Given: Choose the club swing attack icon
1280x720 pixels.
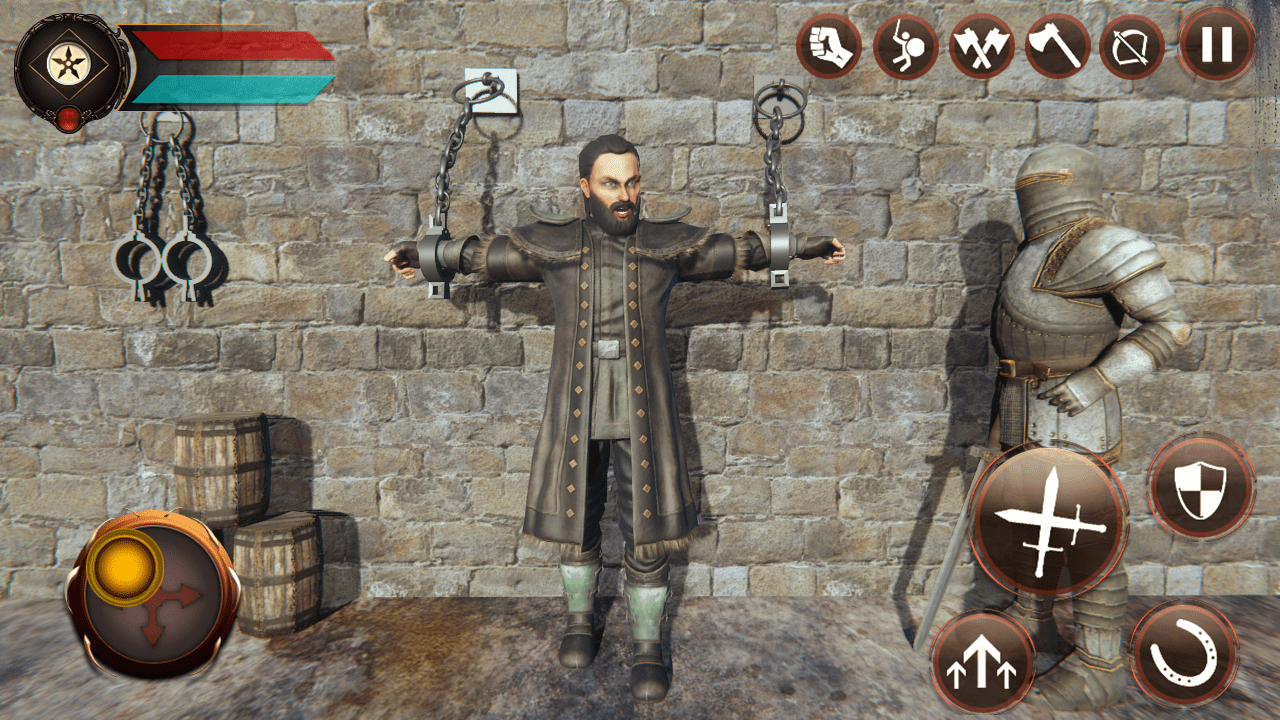Looking at the screenshot, I should (907, 45).
